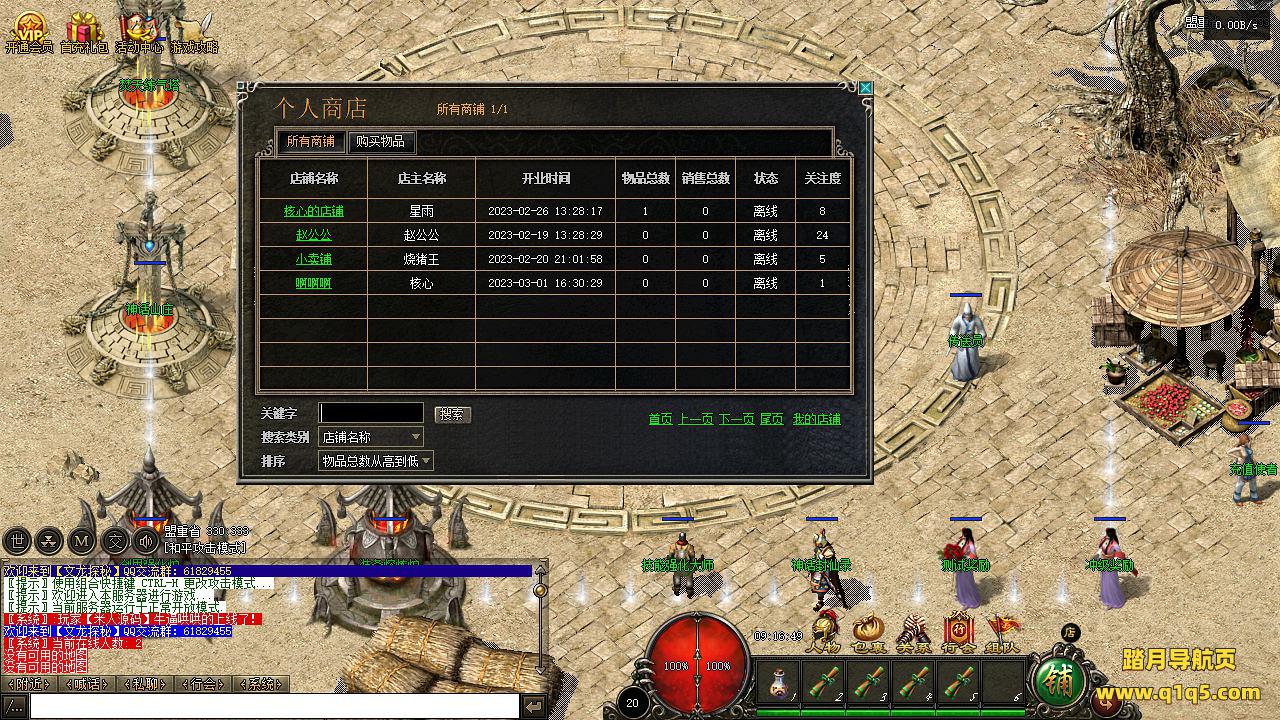The height and width of the screenshot is (720, 1280).
Task: Open the 核心的店铺 shop link
Action: pos(313,211)
